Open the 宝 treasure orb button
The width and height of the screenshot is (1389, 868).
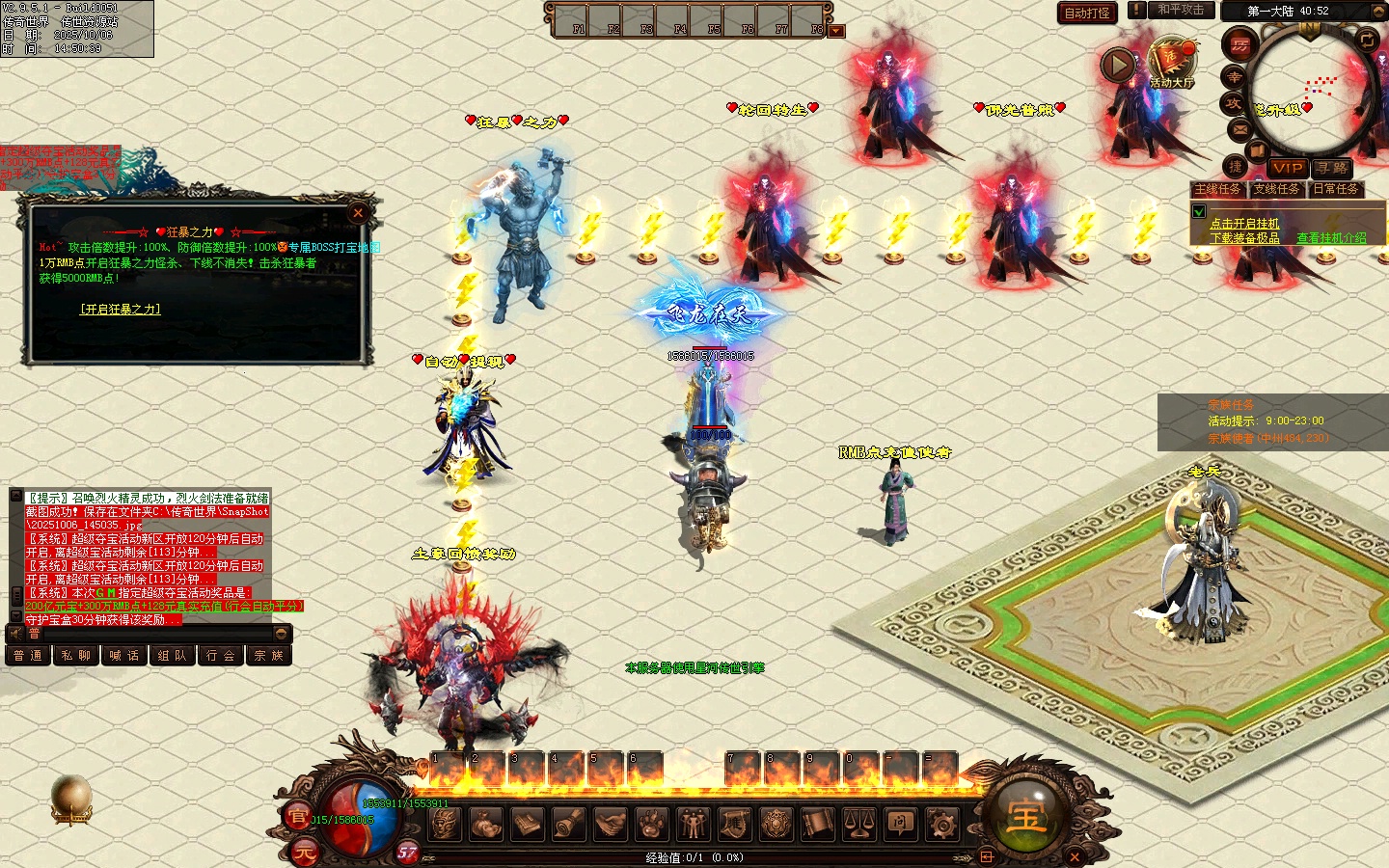coord(1025,815)
